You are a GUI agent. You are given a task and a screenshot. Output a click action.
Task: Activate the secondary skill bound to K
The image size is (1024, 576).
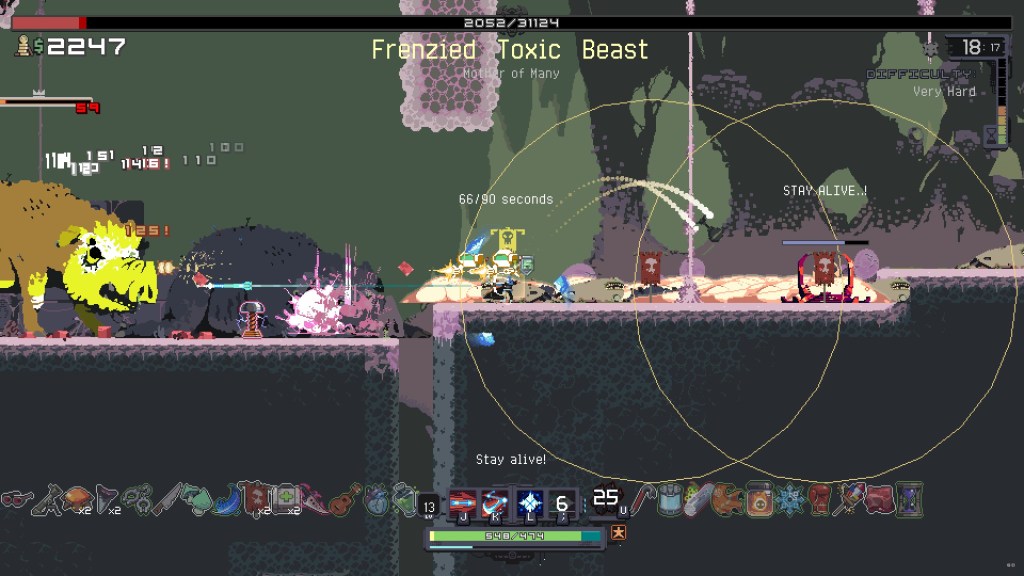496,502
